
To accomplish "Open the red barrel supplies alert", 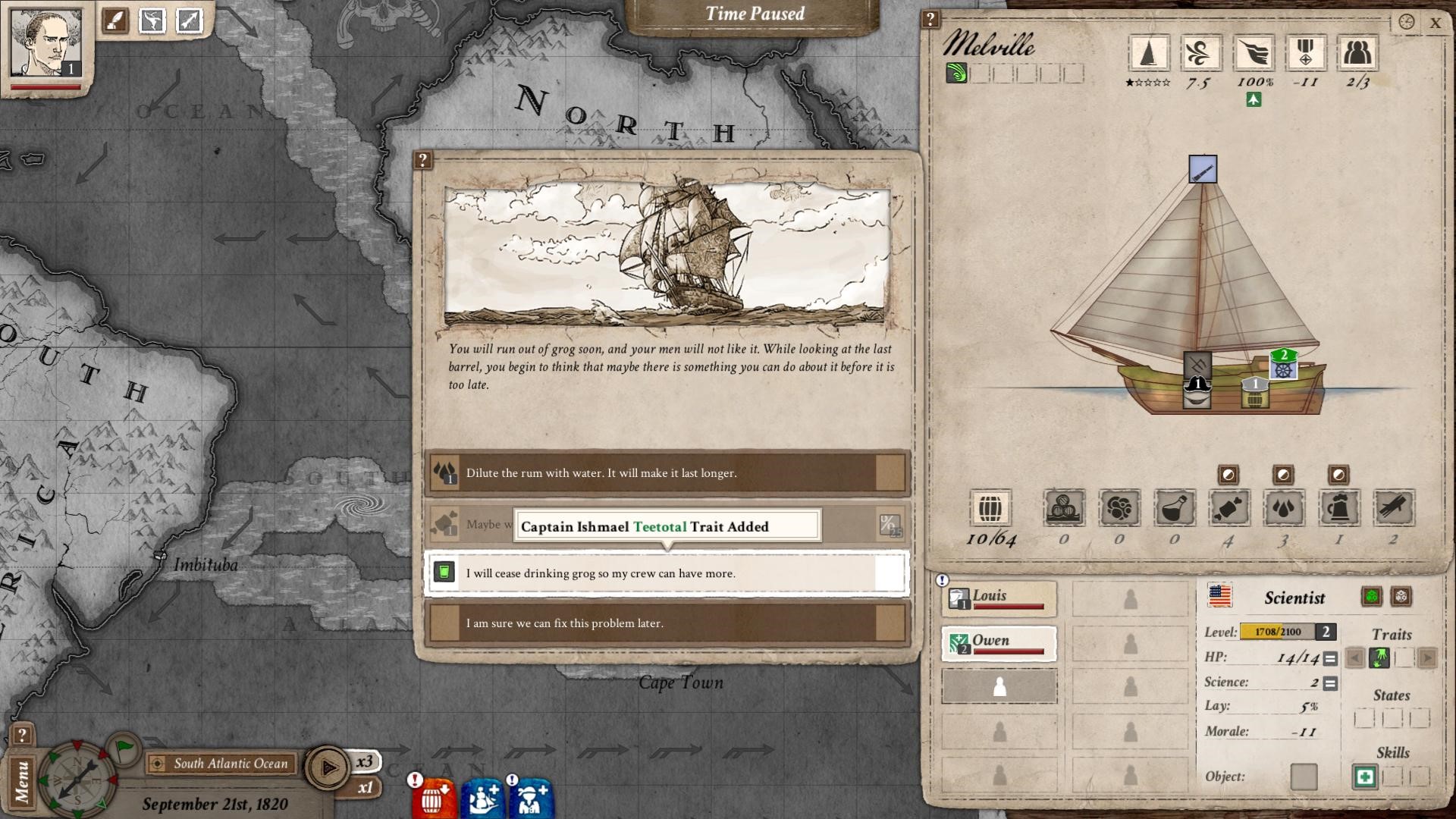I will click(434, 798).
